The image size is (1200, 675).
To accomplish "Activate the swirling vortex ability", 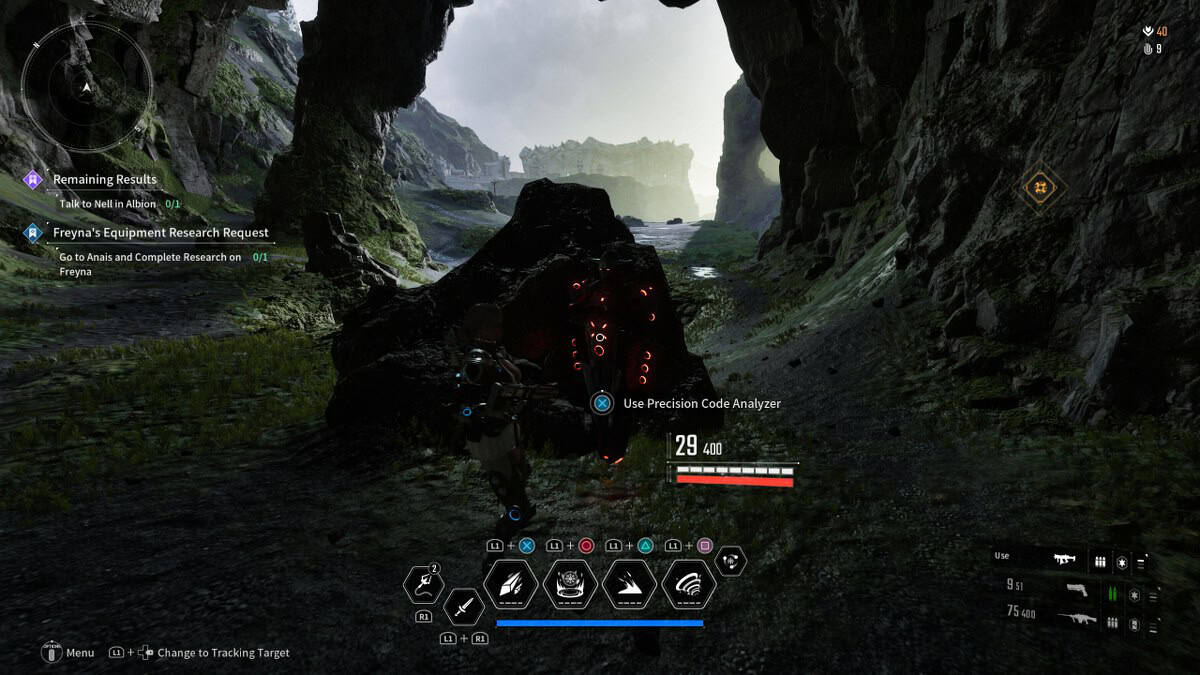I will (688, 585).
